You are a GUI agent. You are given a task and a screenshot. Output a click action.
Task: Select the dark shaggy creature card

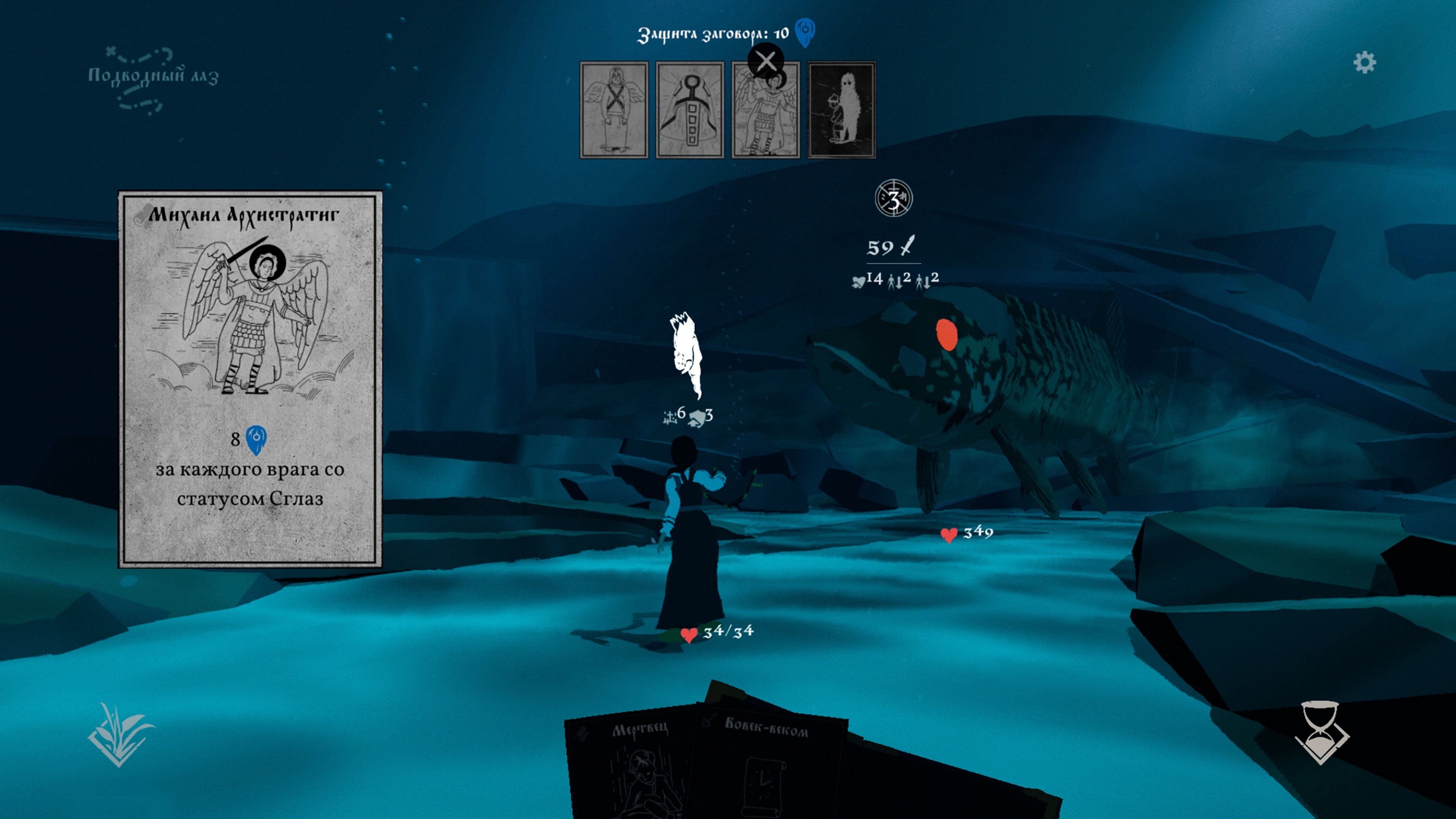[x=842, y=110]
